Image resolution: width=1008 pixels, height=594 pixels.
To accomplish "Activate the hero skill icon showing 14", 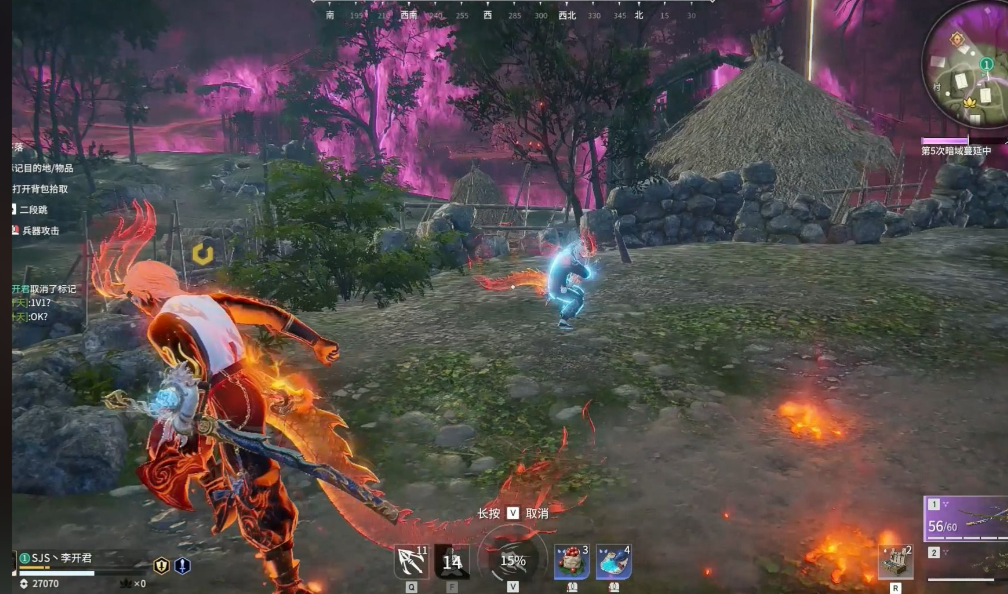I will [x=452, y=562].
